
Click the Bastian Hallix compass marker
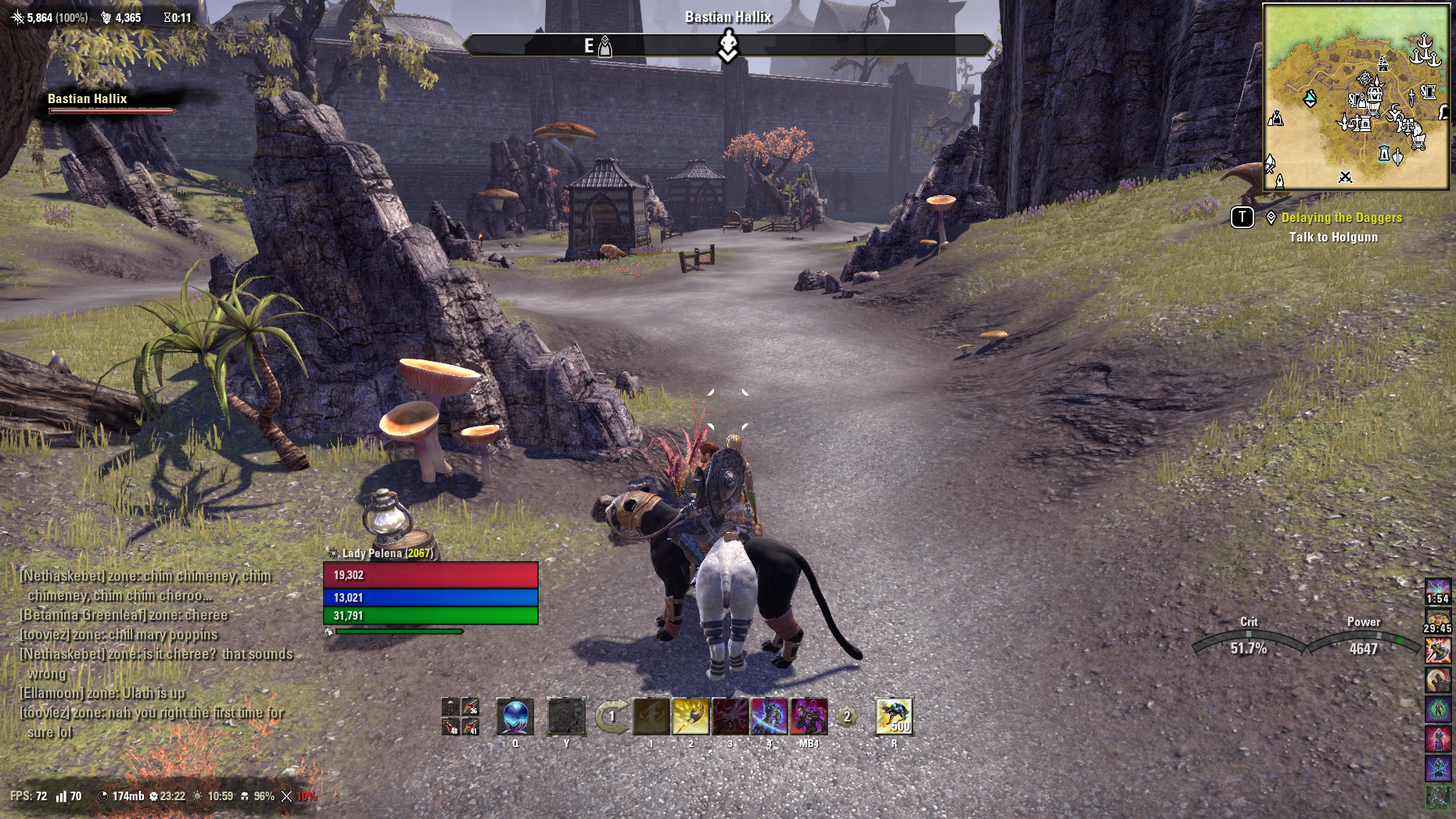728,45
